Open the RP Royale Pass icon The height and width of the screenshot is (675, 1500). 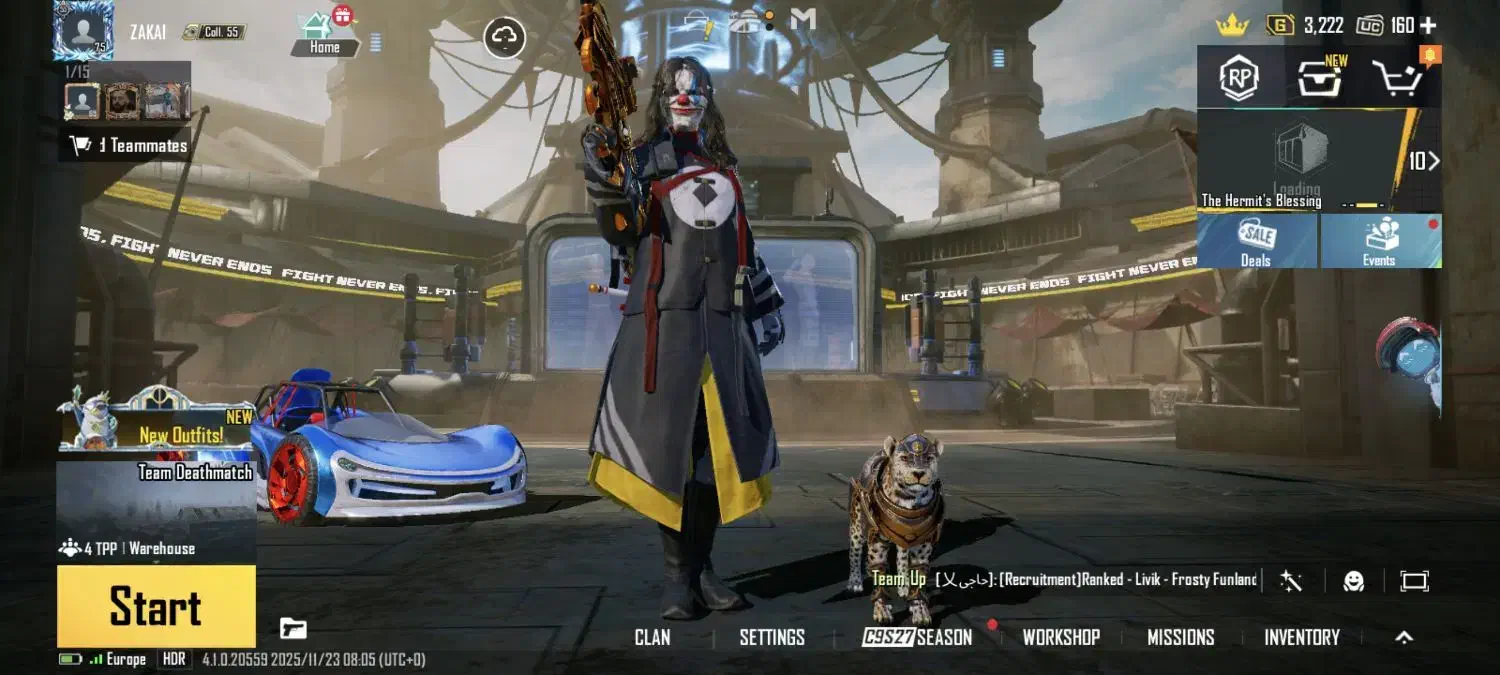point(1238,78)
